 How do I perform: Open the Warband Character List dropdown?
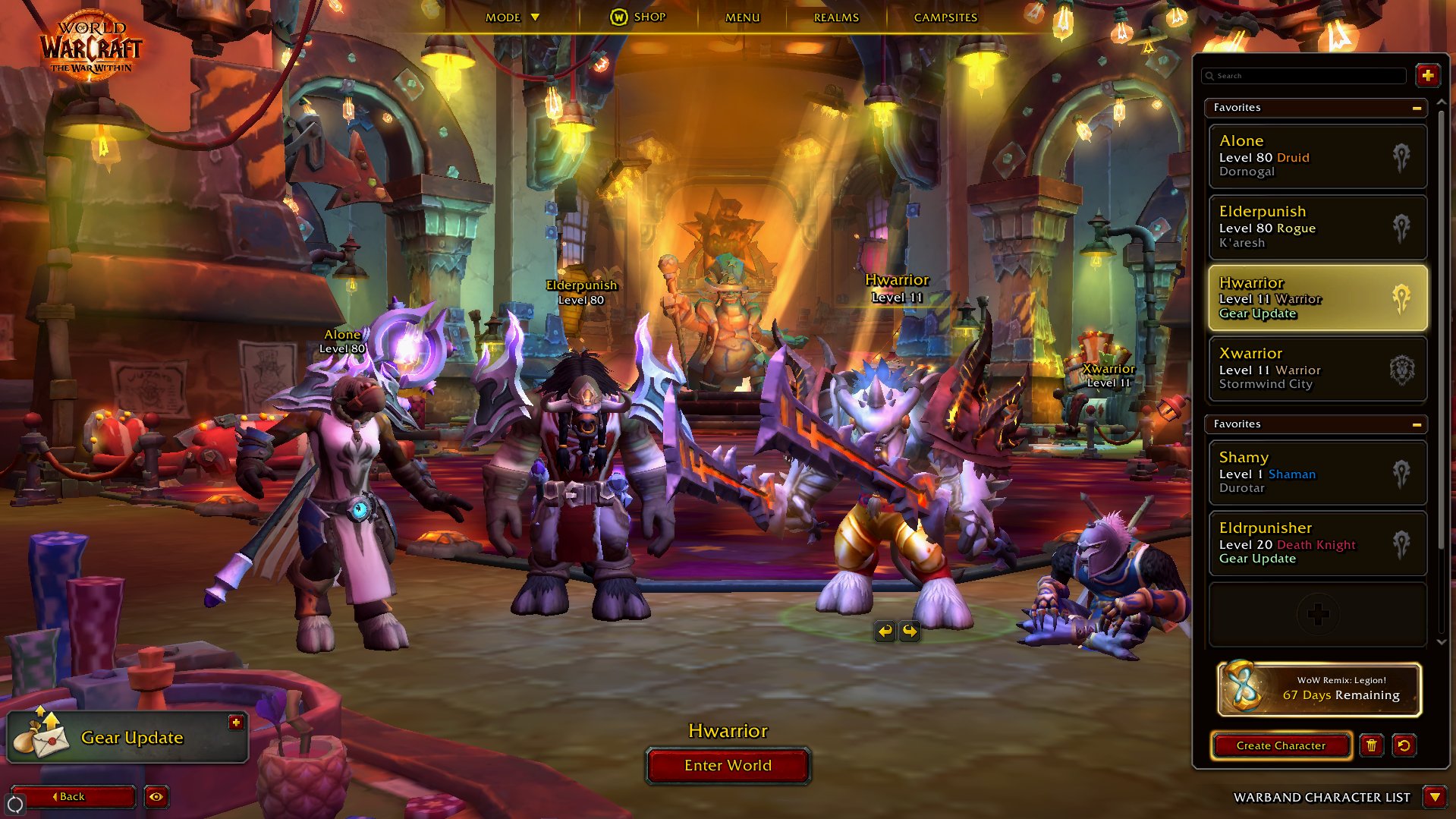pos(1434,797)
